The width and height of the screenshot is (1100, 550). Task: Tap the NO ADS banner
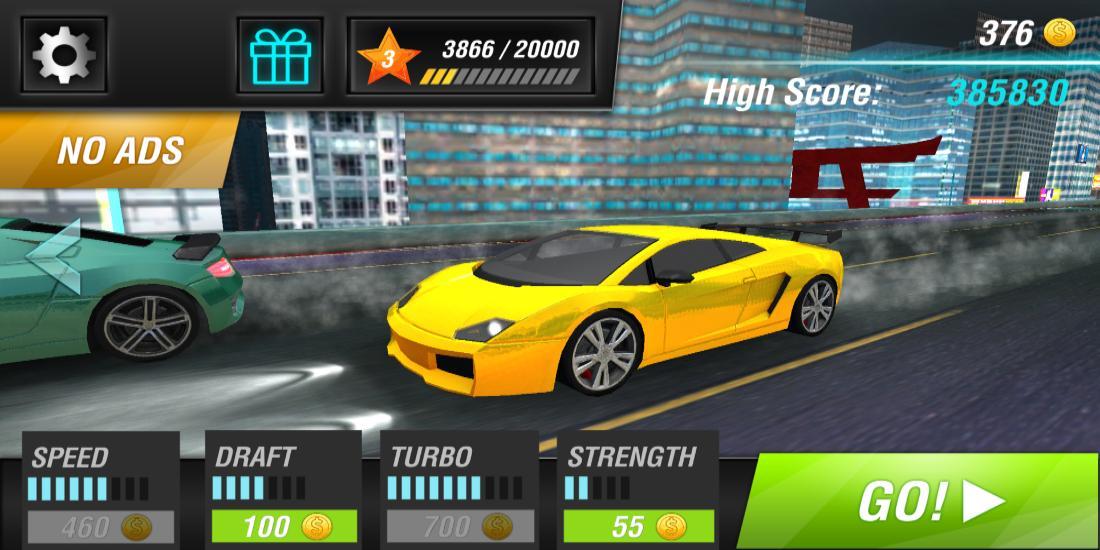(x=118, y=150)
